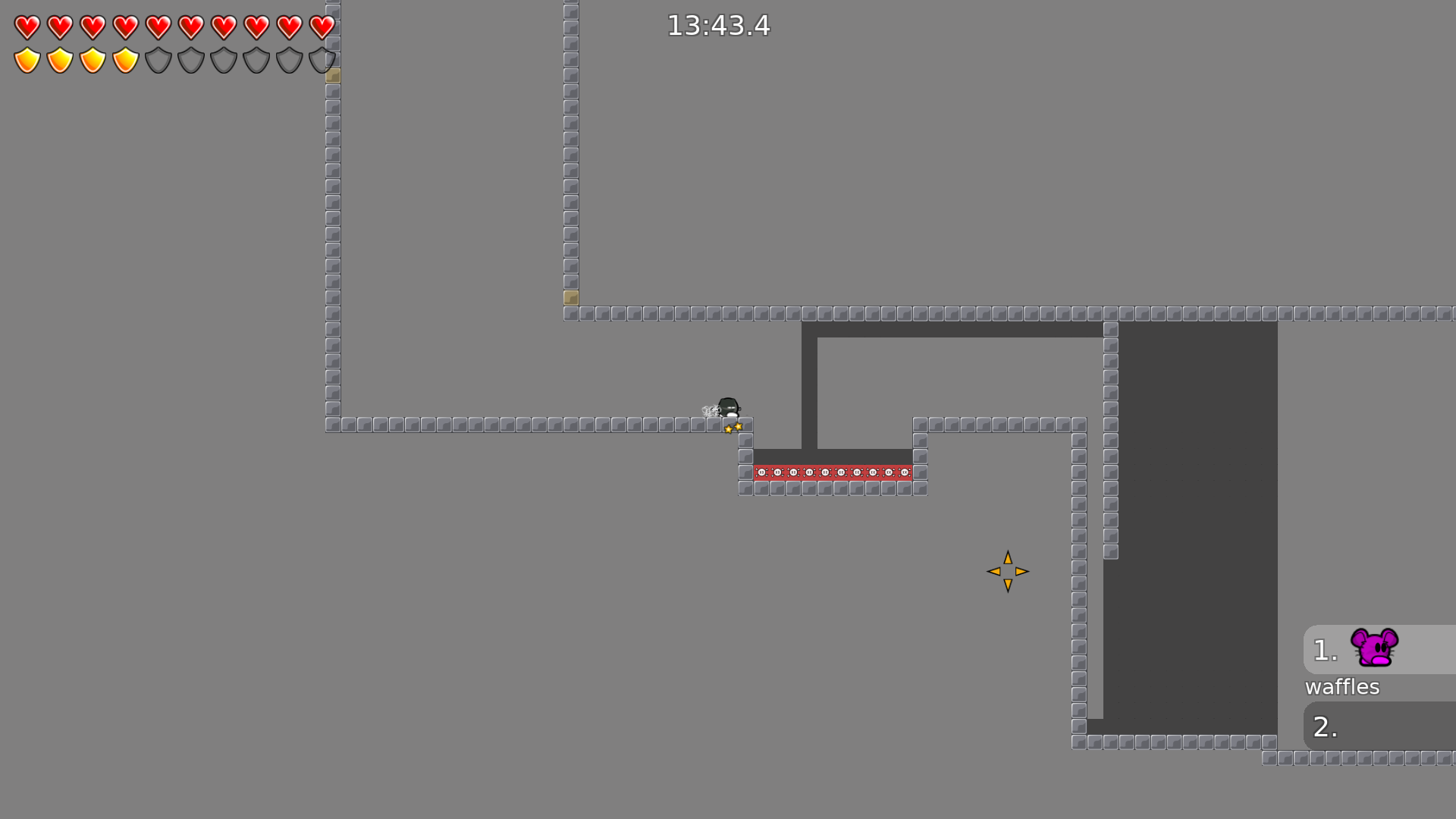Click a skull tile on the red spike strip
Image resolution: width=1456 pixels, height=819 pixels.
point(827,472)
